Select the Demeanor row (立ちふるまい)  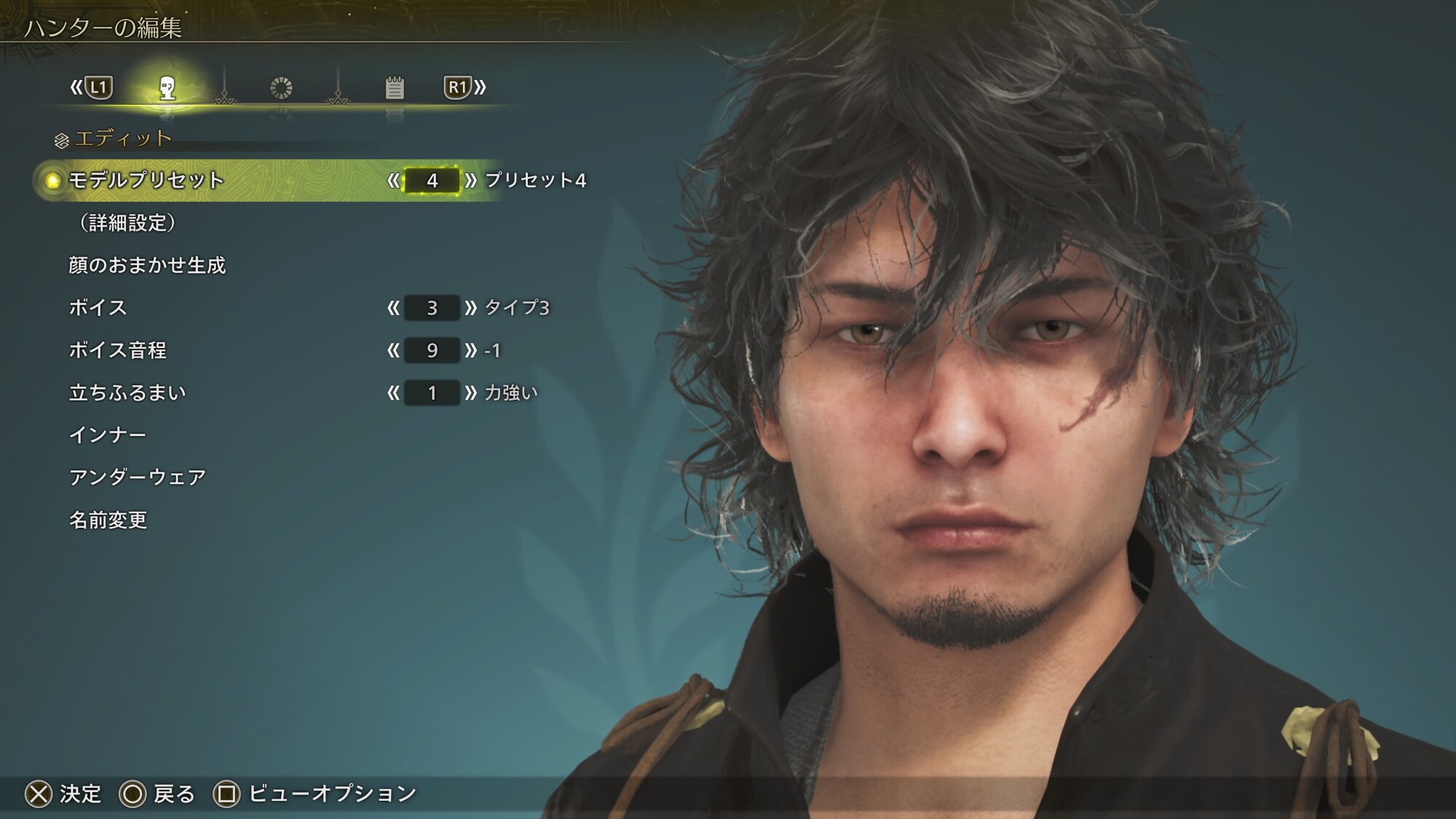point(127,393)
